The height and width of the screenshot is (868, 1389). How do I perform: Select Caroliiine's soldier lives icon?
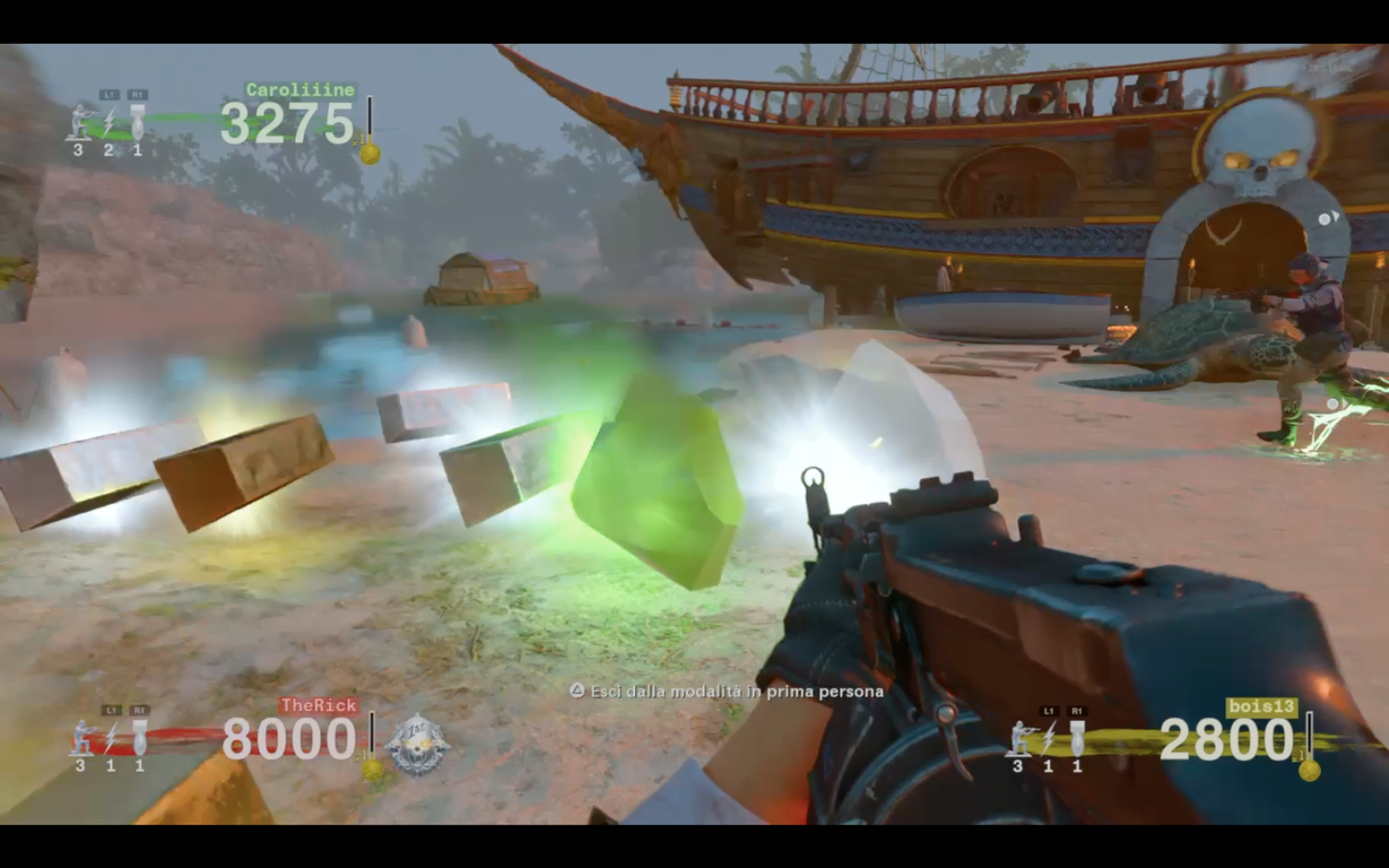coord(80,123)
